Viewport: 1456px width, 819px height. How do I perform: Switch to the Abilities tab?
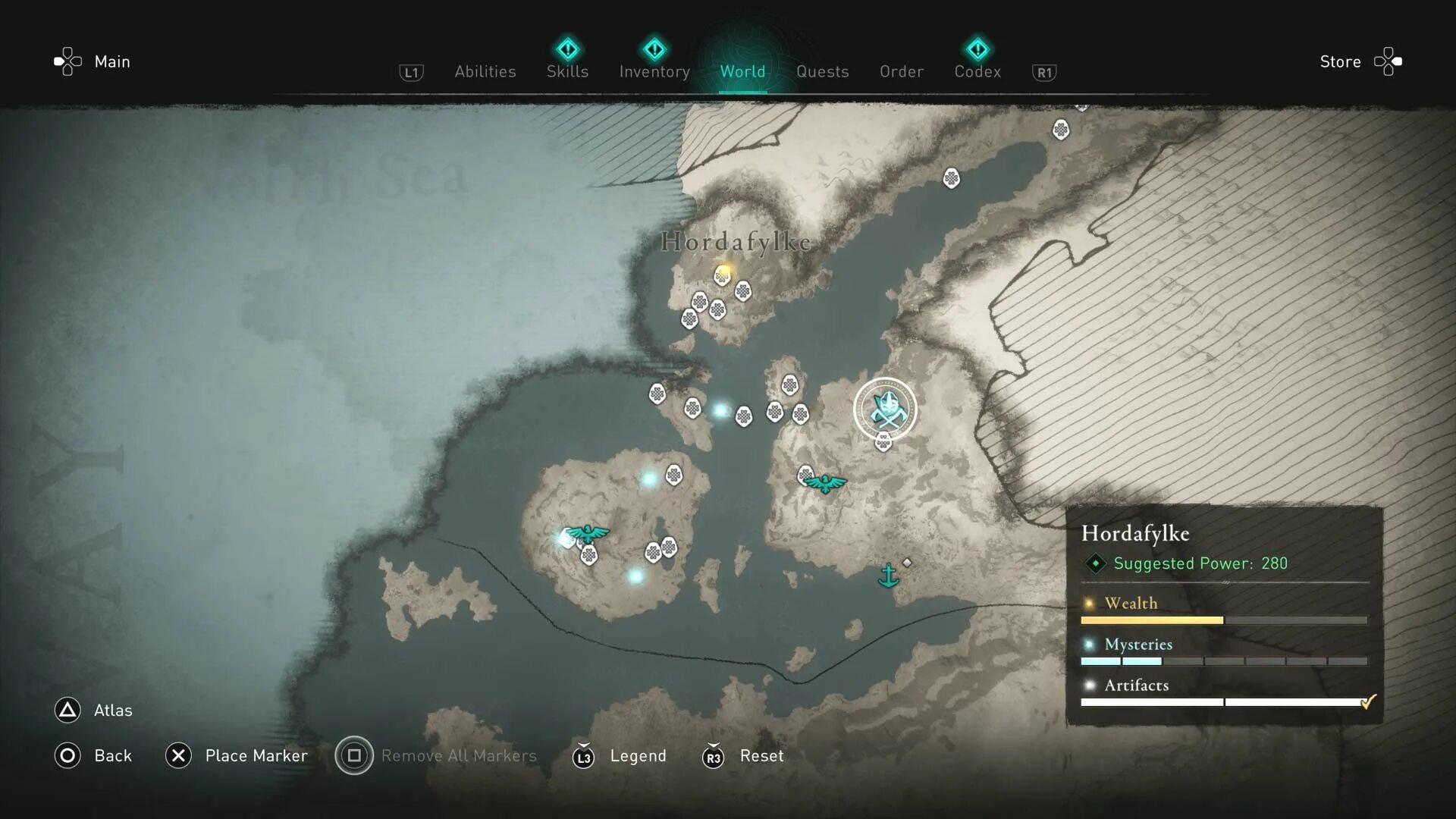click(485, 71)
